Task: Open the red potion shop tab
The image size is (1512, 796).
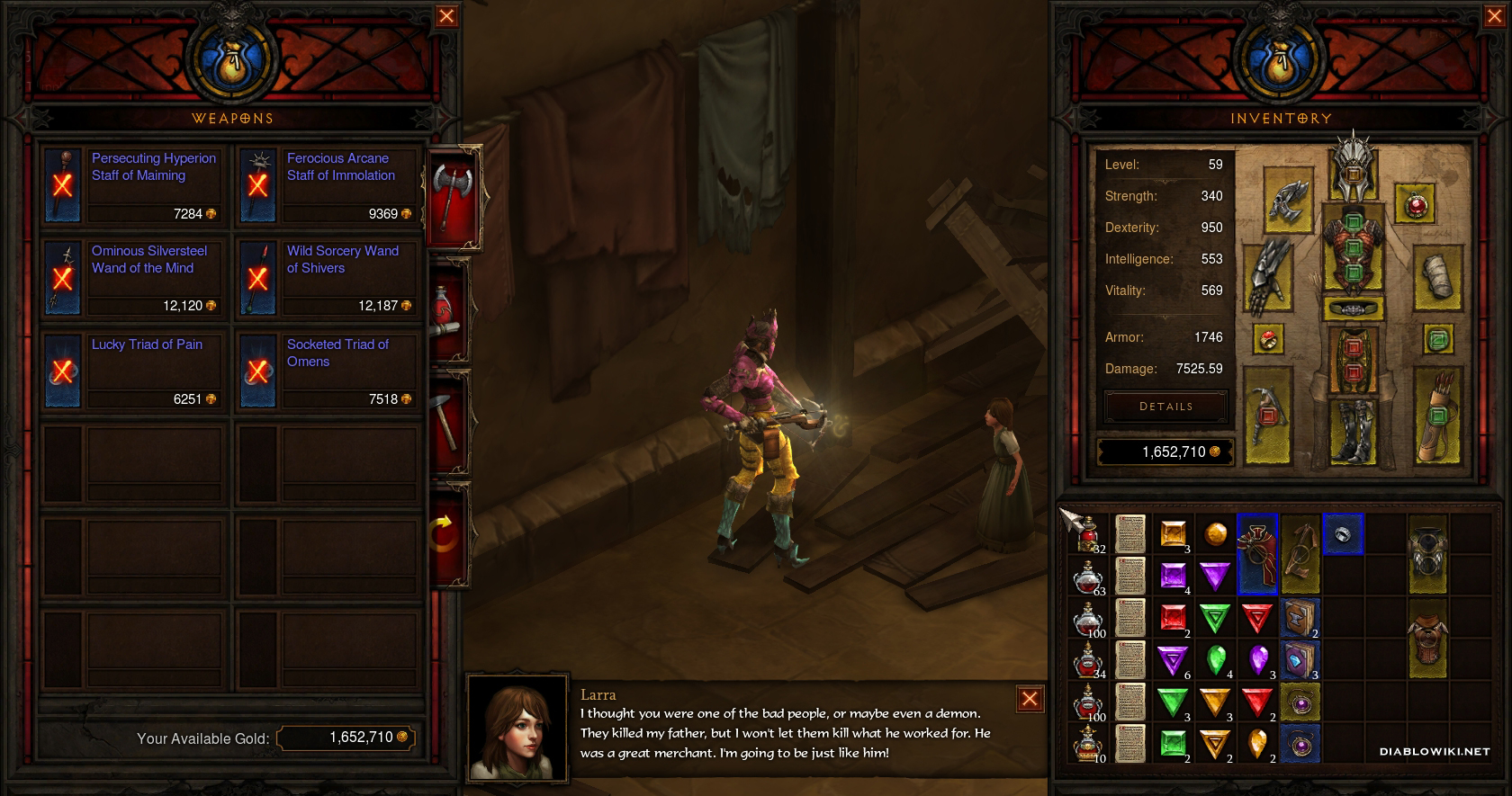Action: point(448,309)
